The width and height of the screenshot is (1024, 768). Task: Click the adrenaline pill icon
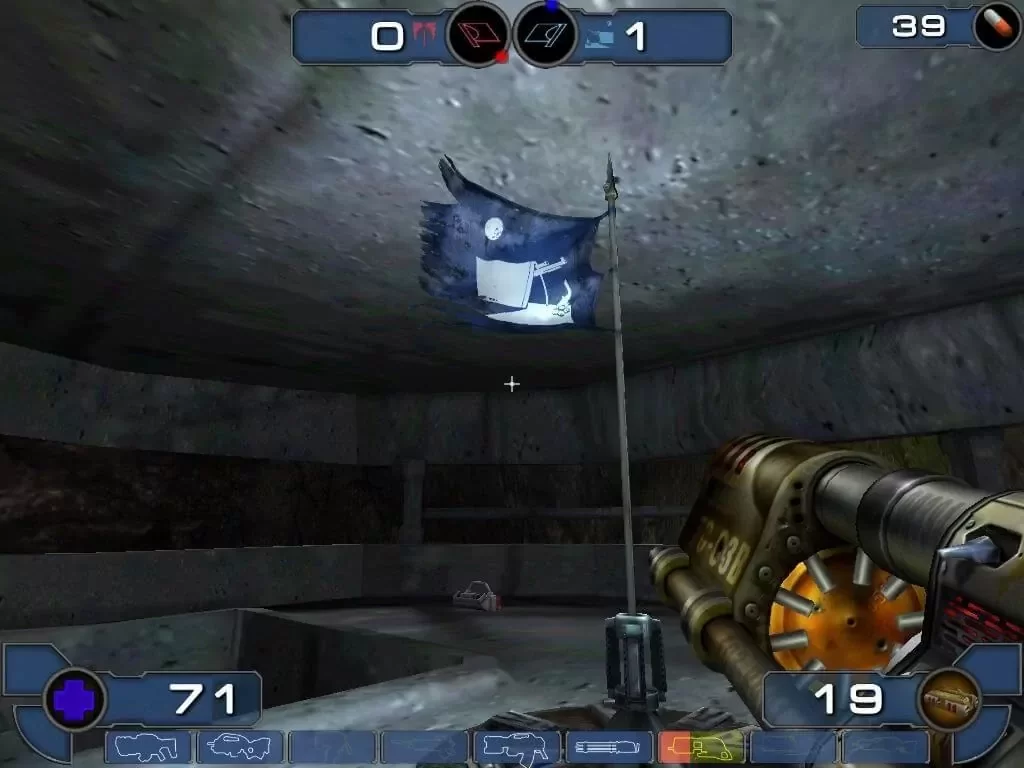(996, 28)
